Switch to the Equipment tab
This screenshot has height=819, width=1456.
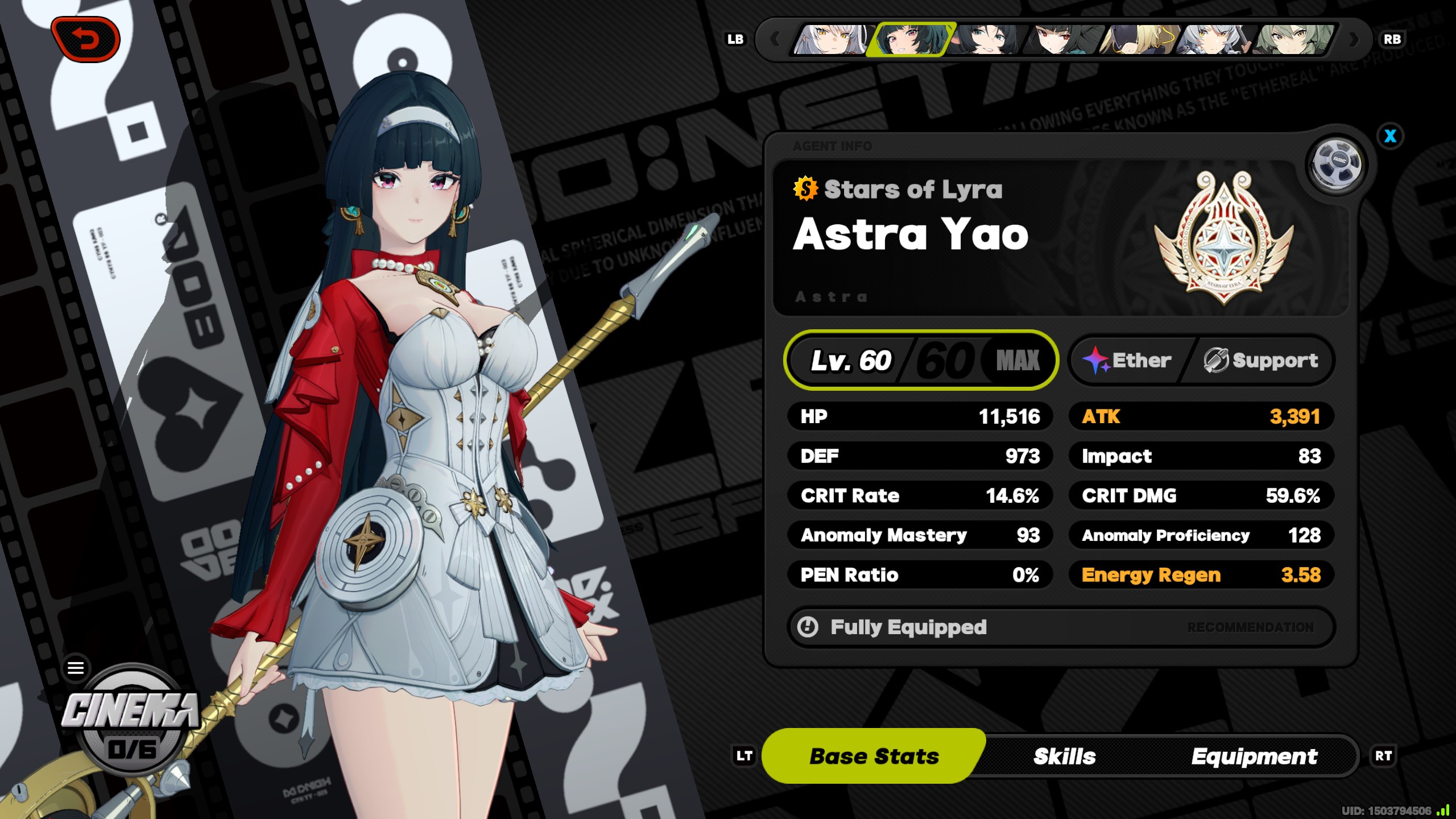pyautogui.click(x=1254, y=756)
